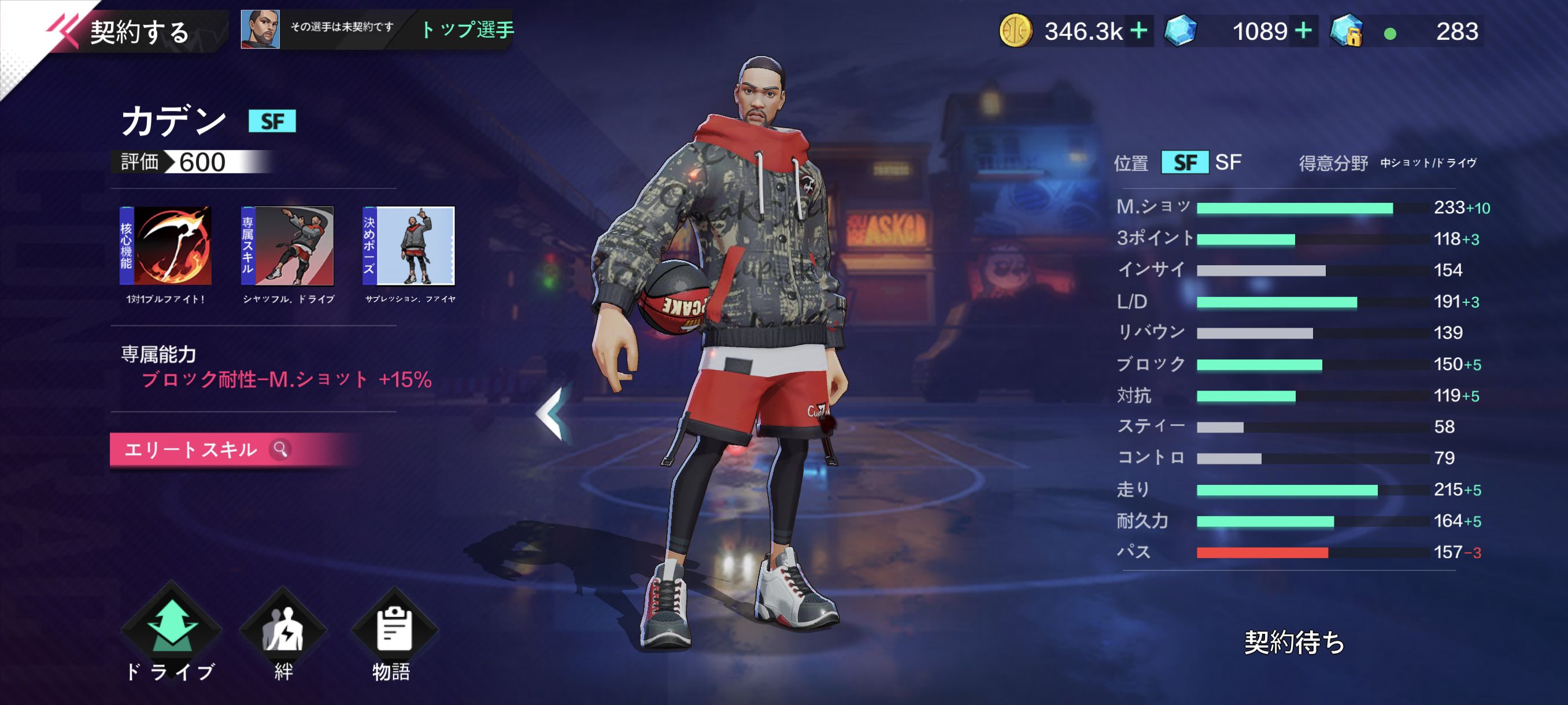Select the 契約待ち contract button
Screen dimensions: 1568x705
[1294, 642]
